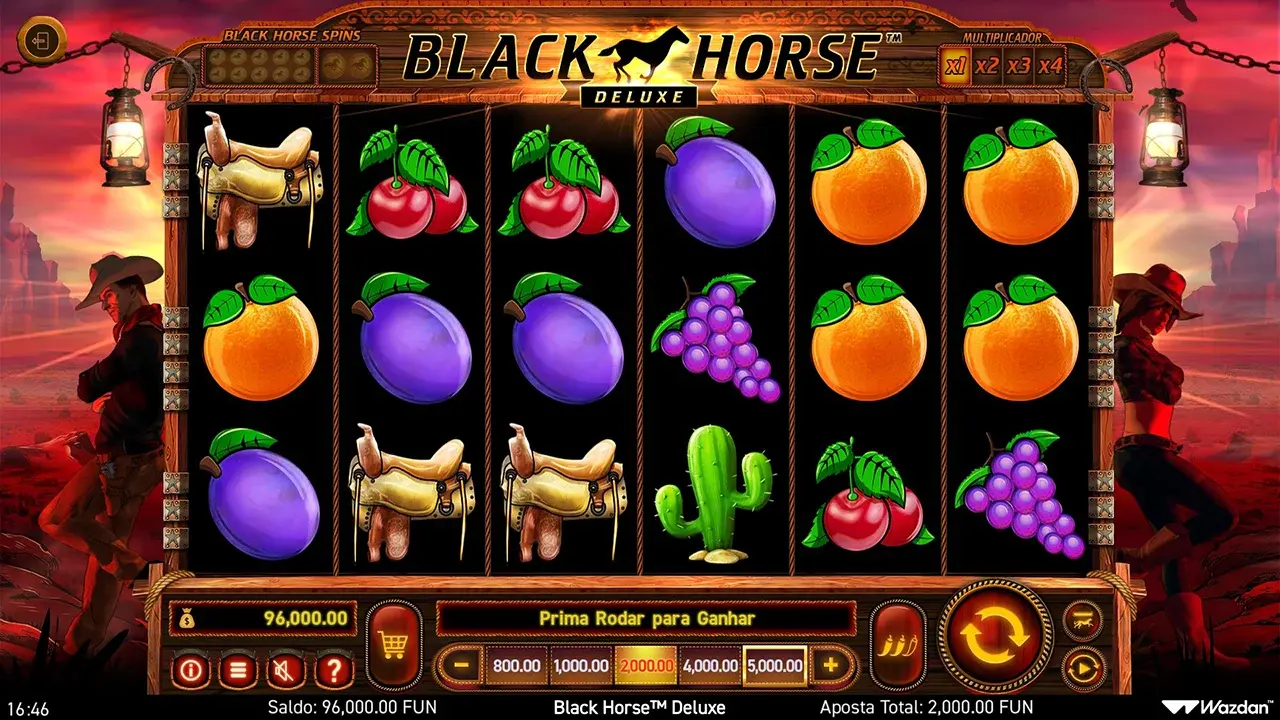Increase the bet with the plus button
This screenshot has width=1280, height=720.
point(830,664)
